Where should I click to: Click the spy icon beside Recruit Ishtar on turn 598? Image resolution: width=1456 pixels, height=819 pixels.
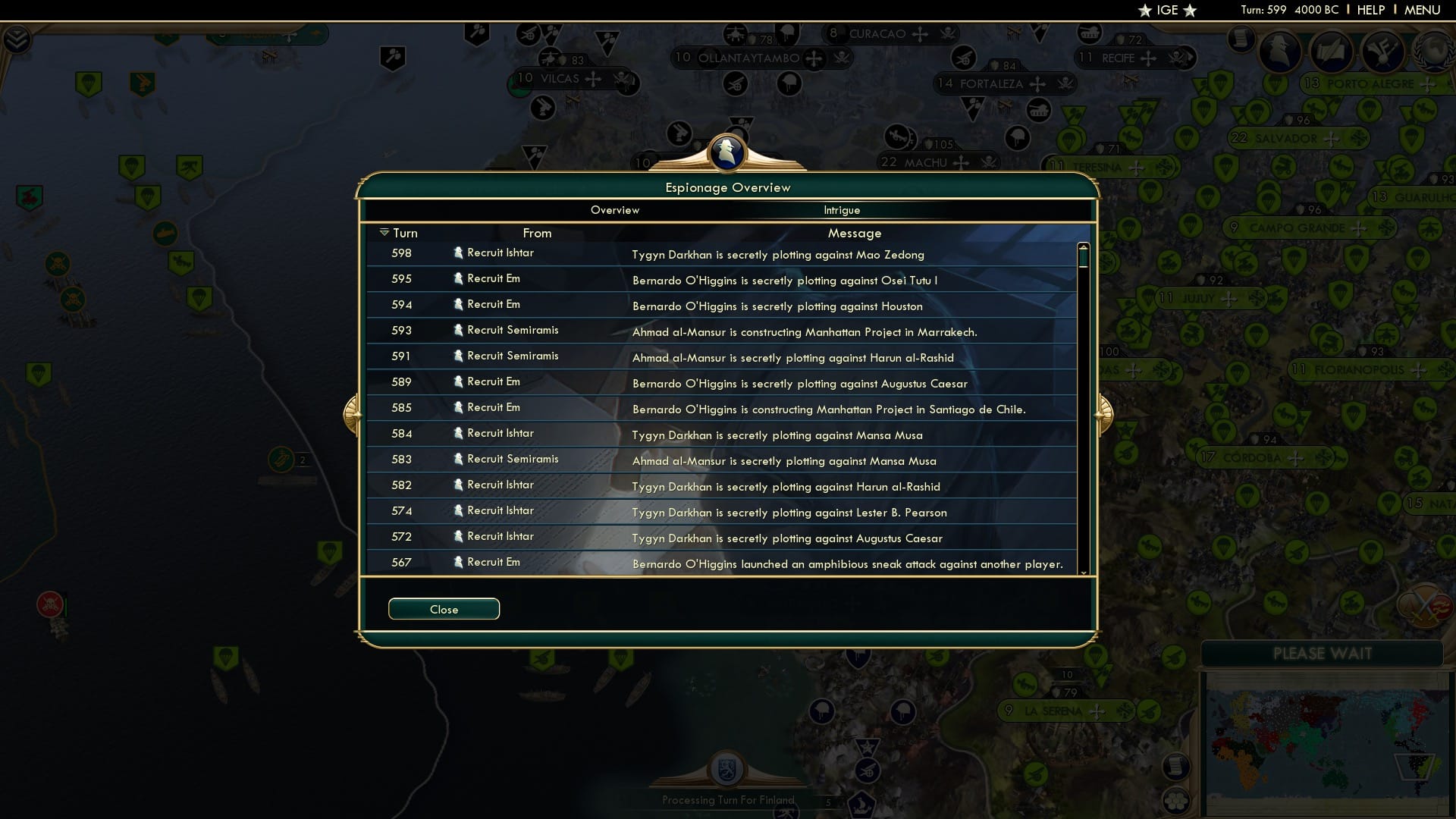pos(459,253)
